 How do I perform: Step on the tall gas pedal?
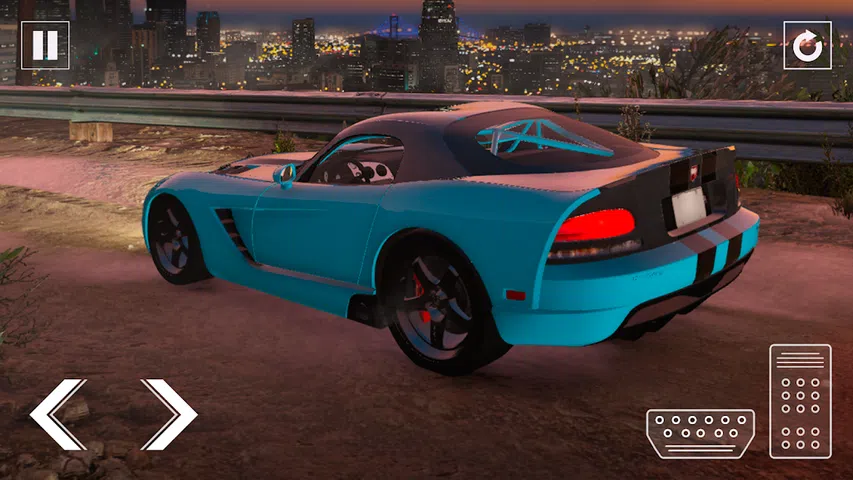coord(800,401)
